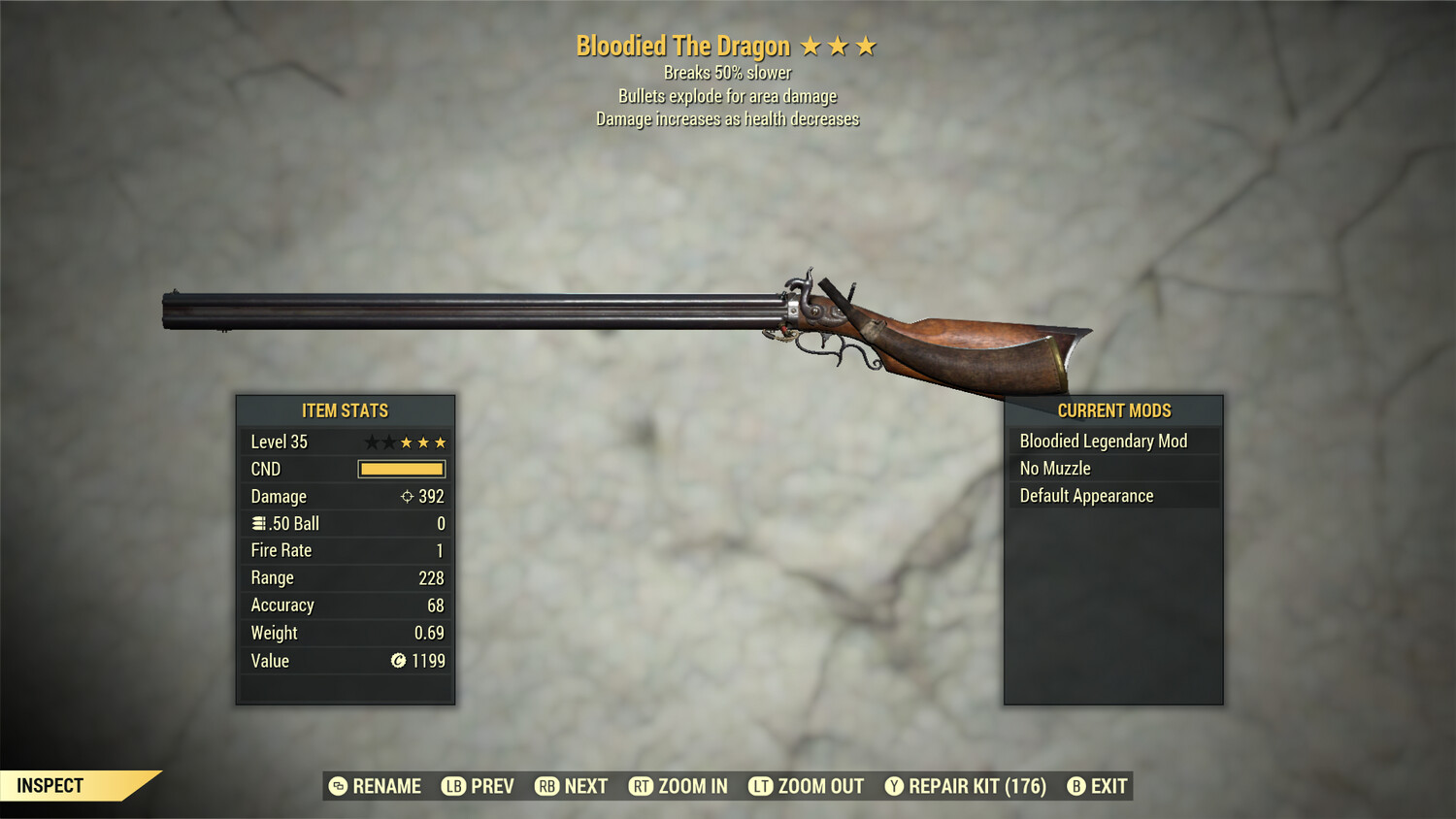Select the Default Appearance mod entry

click(x=1086, y=495)
